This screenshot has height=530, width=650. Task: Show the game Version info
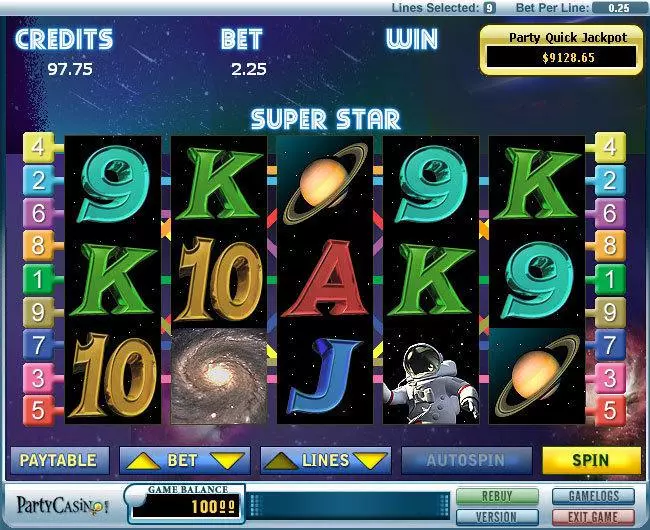[497, 515]
